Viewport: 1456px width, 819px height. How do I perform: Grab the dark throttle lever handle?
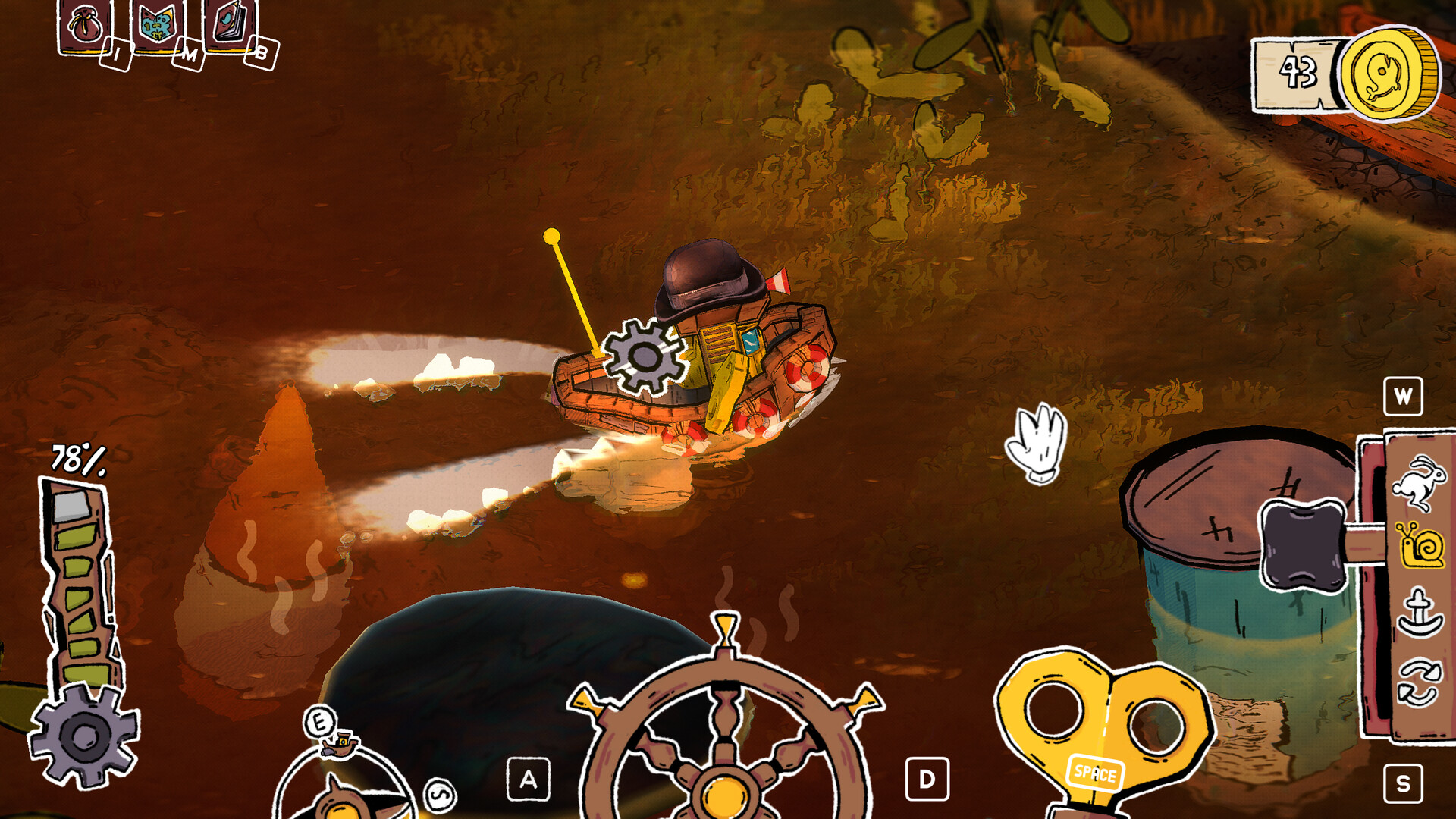pyautogui.click(x=1301, y=546)
